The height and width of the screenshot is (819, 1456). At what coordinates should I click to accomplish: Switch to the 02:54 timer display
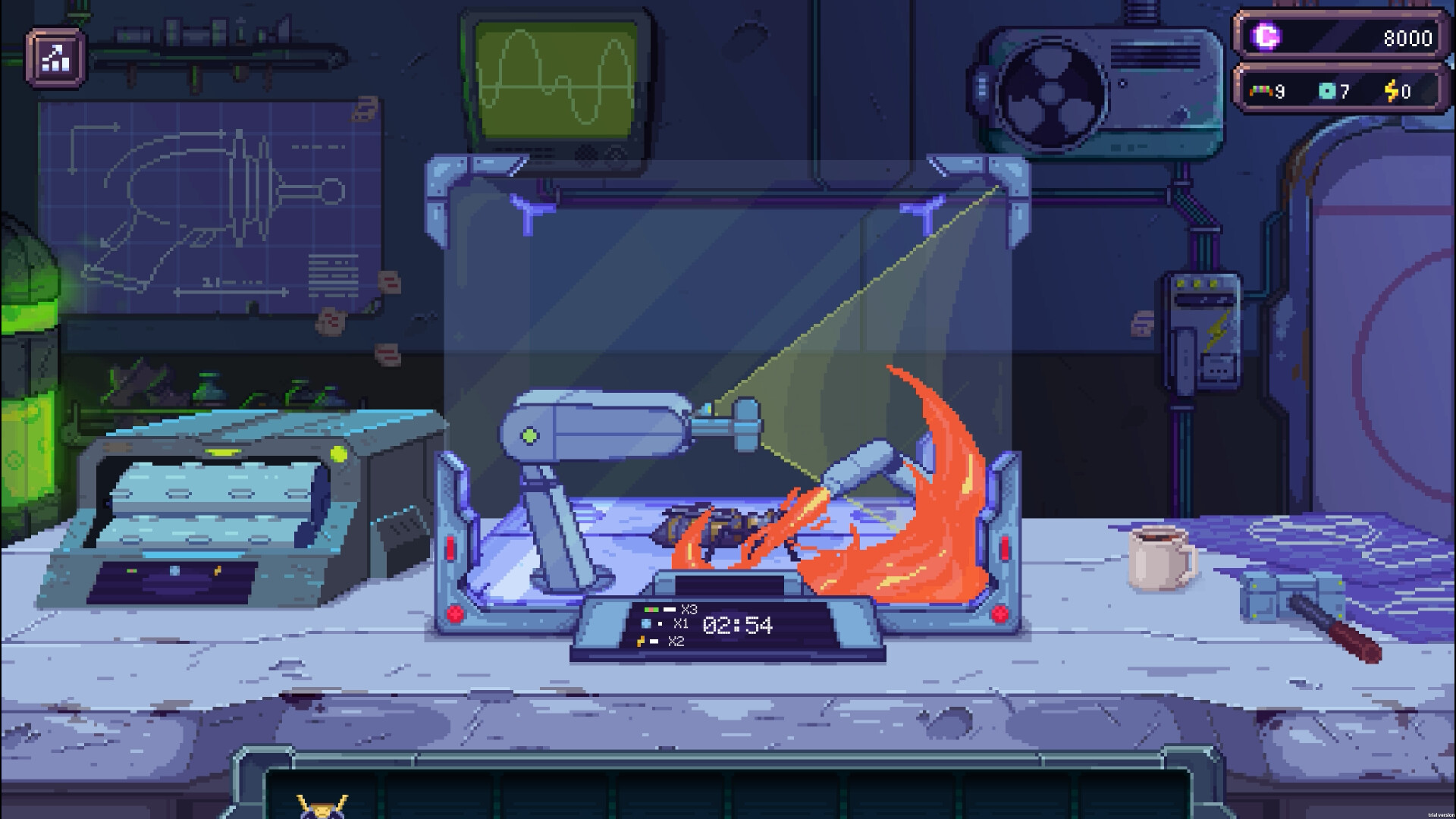click(737, 625)
